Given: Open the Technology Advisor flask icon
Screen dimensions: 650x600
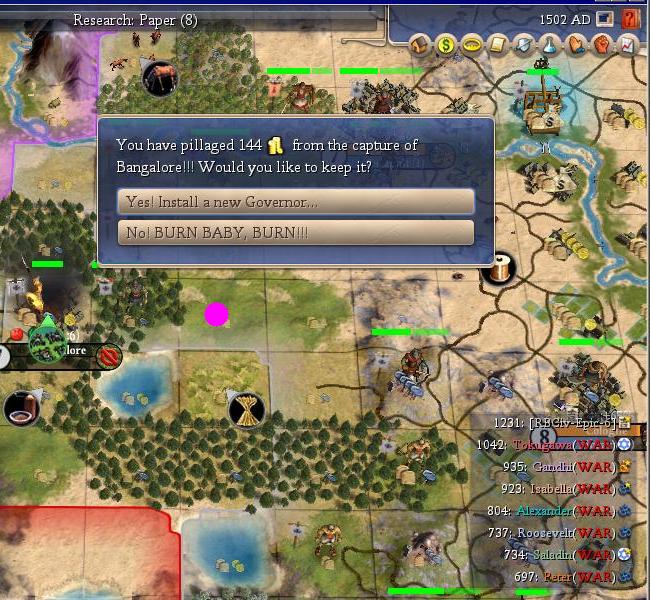Looking at the screenshot, I should 550,44.
